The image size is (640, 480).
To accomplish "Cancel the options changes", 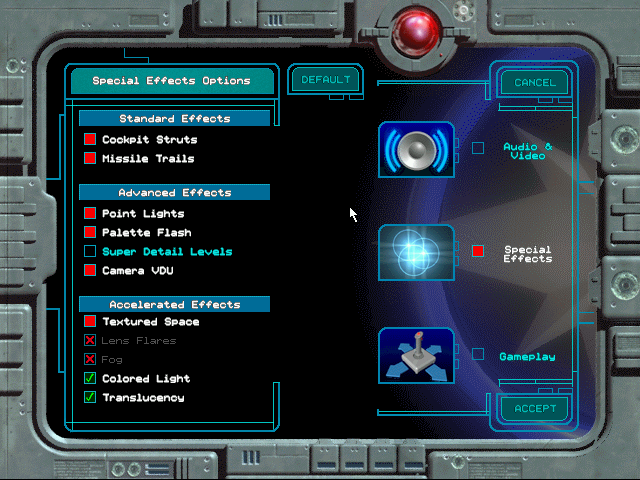I will coord(534,82).
